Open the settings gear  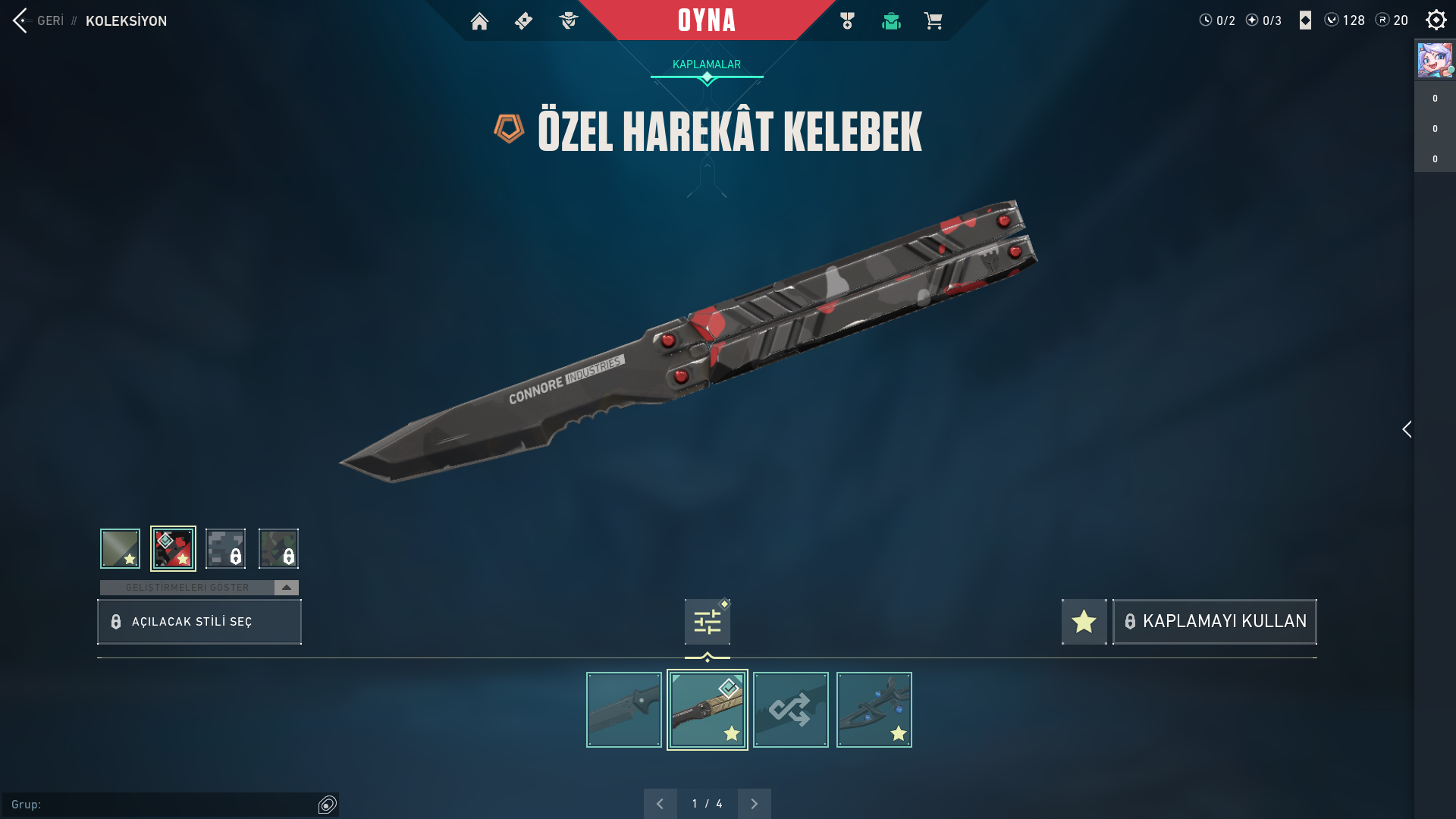coord(1436,20)
